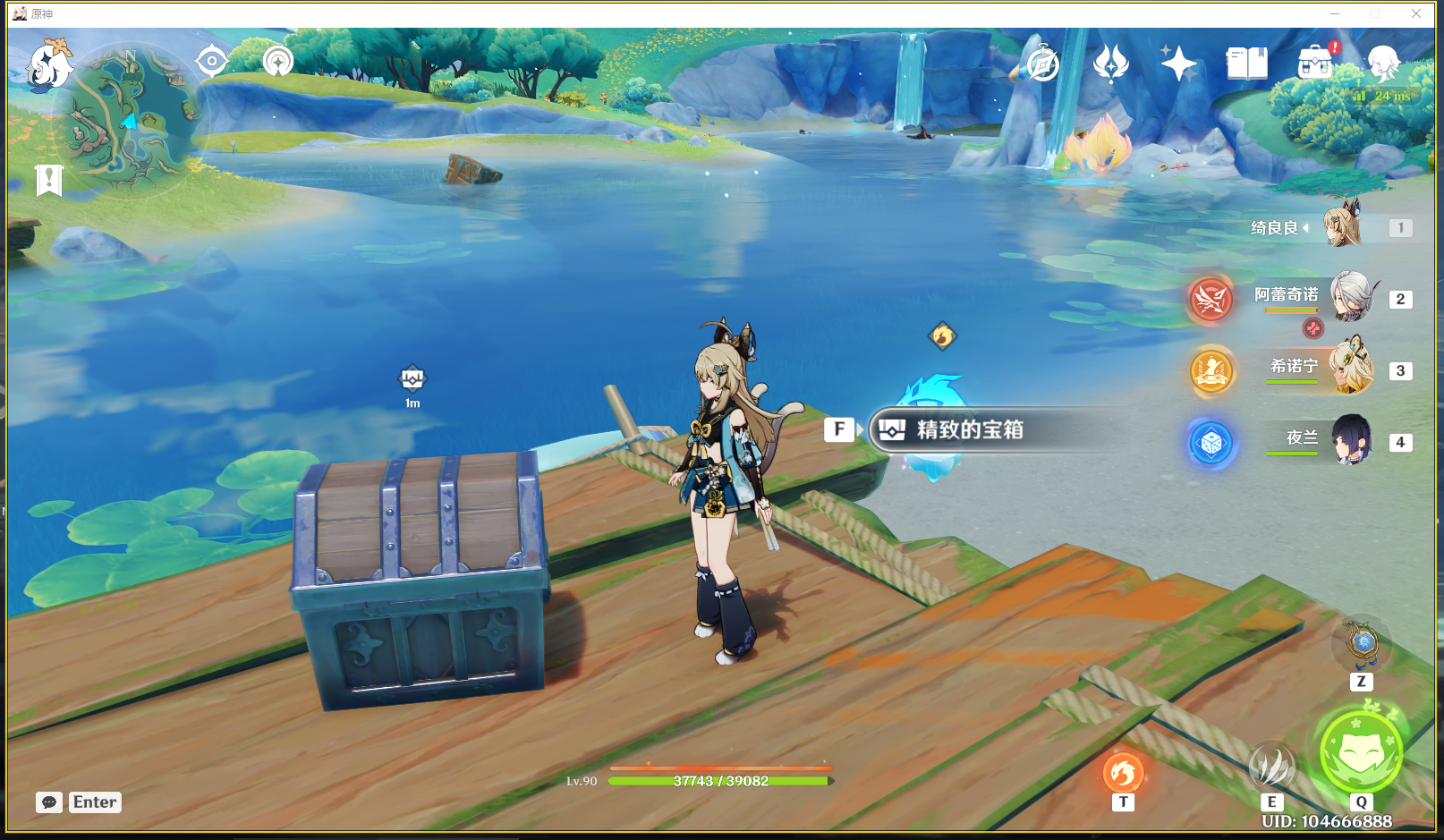Use the gadget icon above Z
Viewport: 1444px width, 840px height.
click(x=1362, y=644)
